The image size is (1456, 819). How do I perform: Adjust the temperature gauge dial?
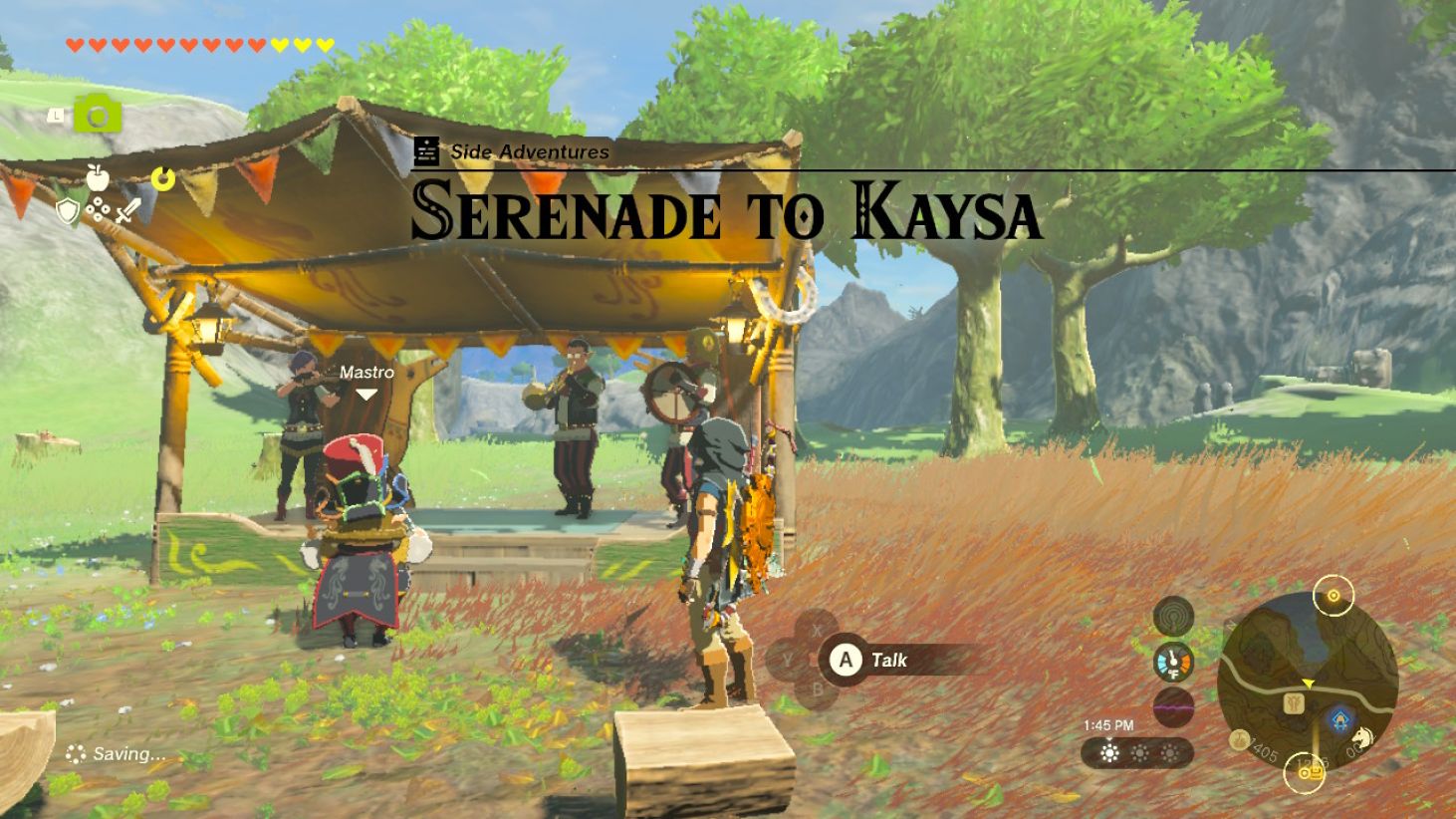point(1173,661)
